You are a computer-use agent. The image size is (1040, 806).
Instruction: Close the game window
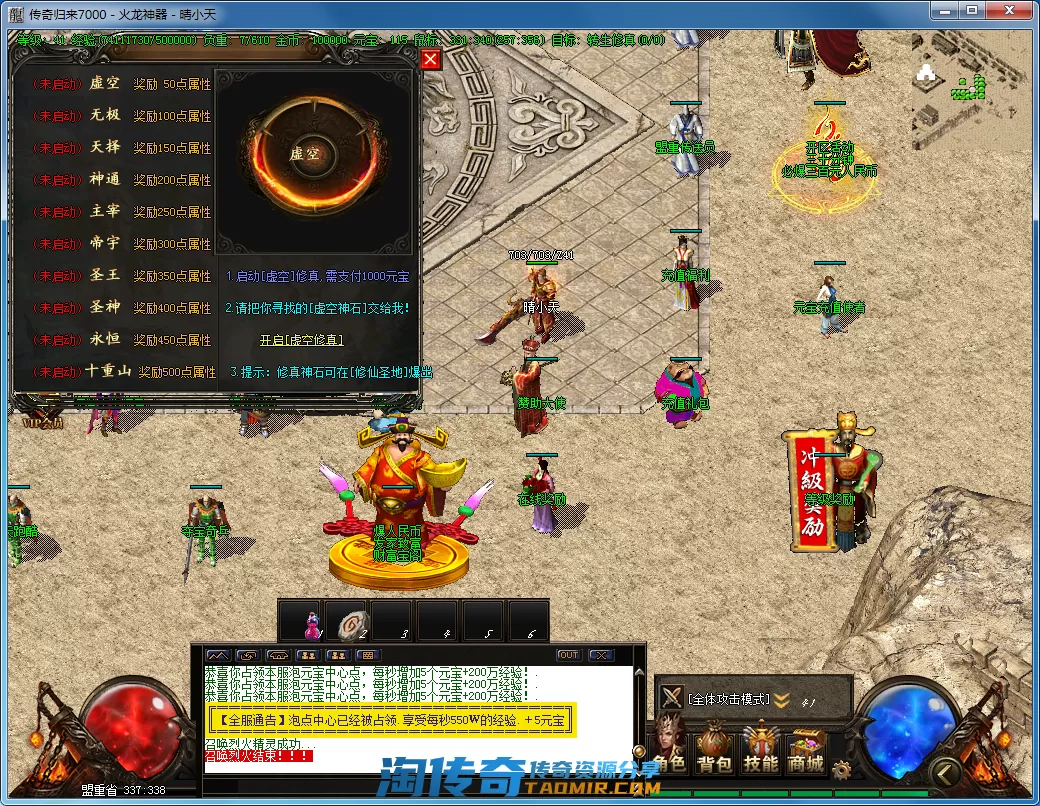pyautogui.click(x=1008, y=11)
